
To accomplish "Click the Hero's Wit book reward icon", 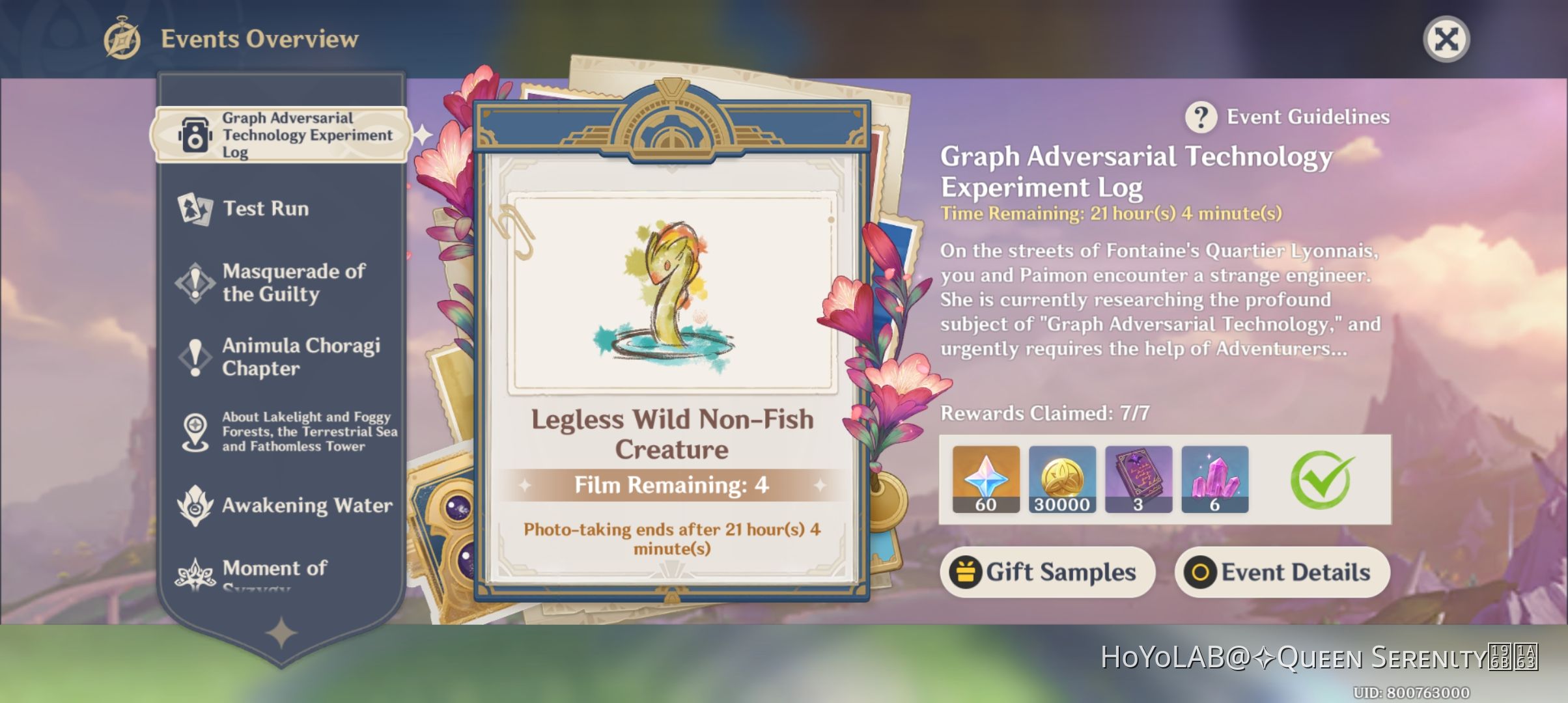I will 1138,478.
